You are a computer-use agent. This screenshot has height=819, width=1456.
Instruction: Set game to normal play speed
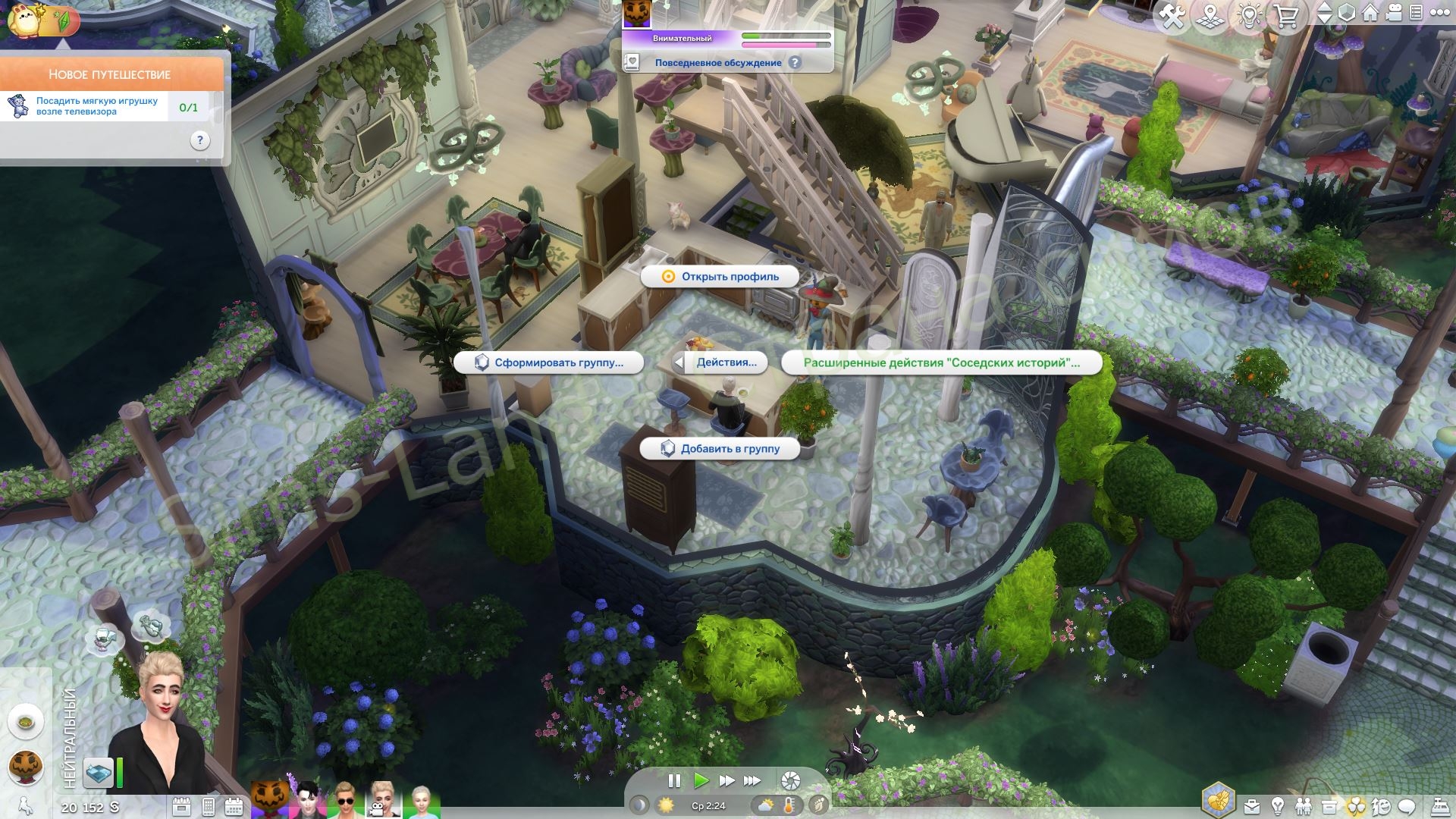pos(701,780)
